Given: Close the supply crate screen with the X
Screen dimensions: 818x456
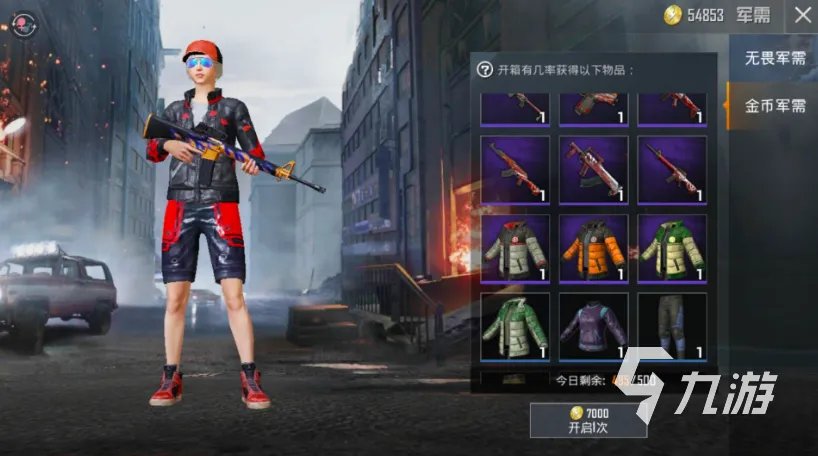Looking at the screenshot, I should 802,15.
